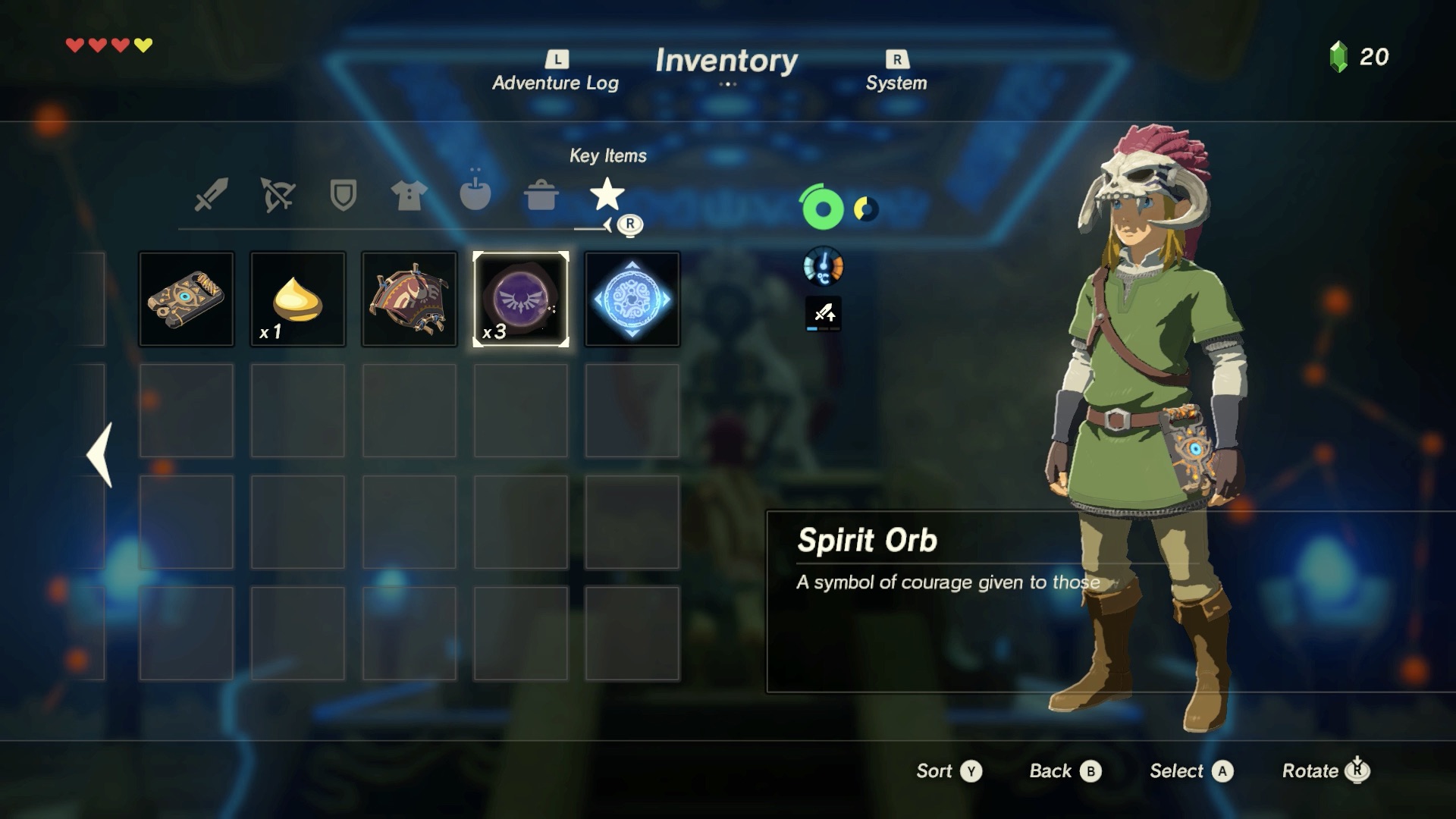Viewport: 1456px width, 819px height.
Task: Open the armor category tab icon
Action: click(409, 196)
